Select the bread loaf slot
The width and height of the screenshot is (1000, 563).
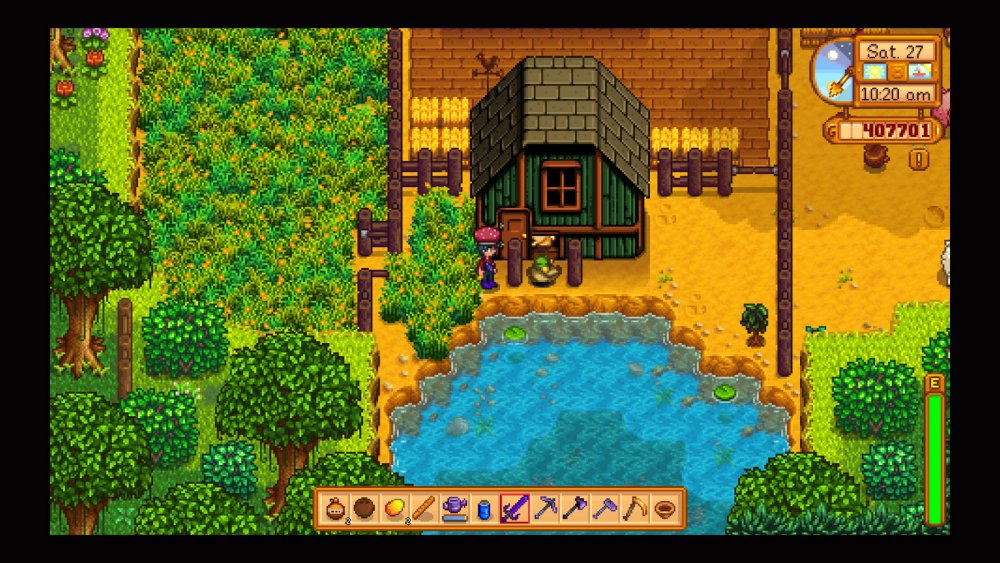(x=425, y=509)
